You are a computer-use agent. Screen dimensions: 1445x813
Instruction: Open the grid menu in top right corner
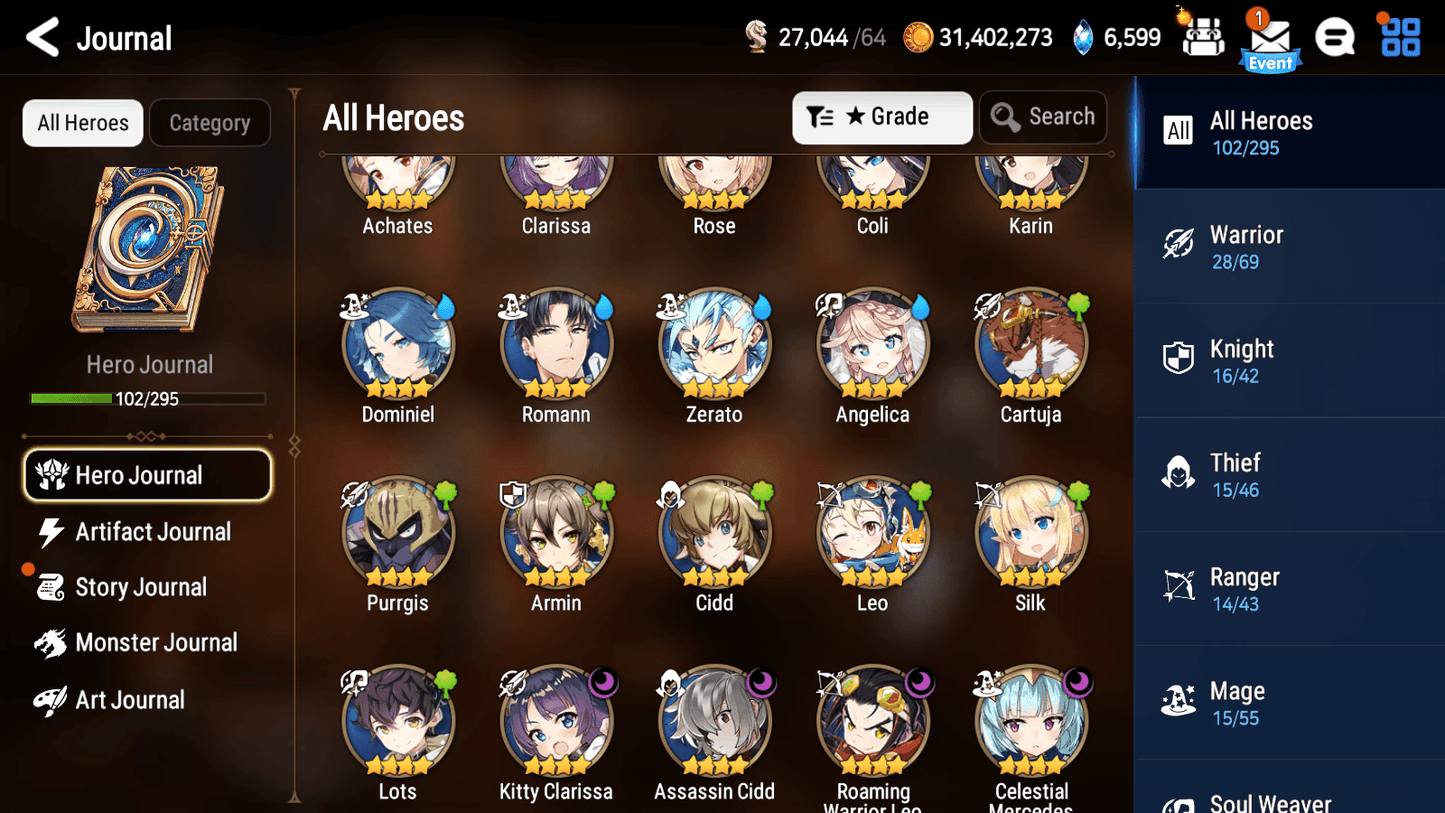tap(1398, 36)
